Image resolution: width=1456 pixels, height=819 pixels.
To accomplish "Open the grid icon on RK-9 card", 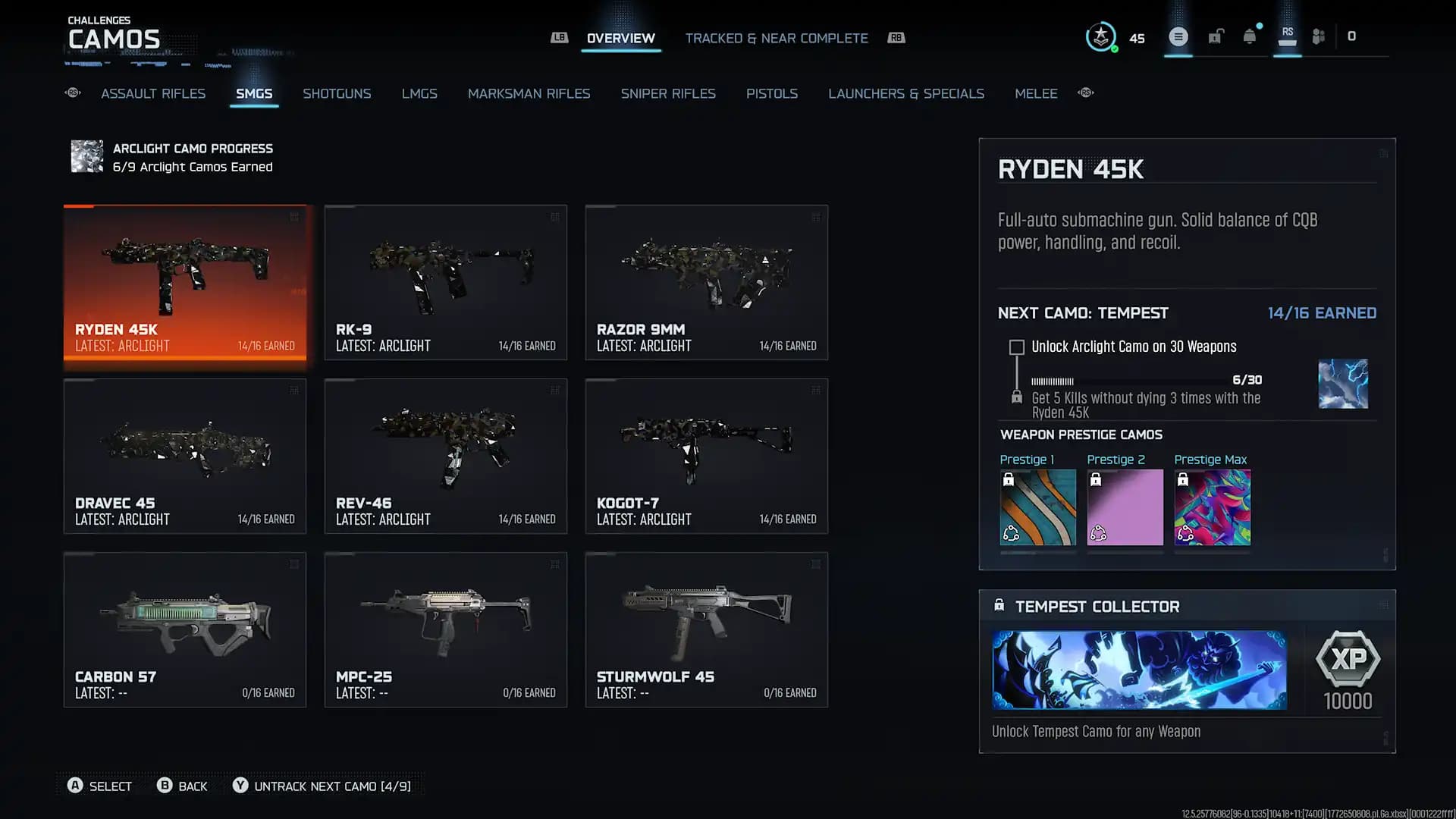I will coord(554,217).
